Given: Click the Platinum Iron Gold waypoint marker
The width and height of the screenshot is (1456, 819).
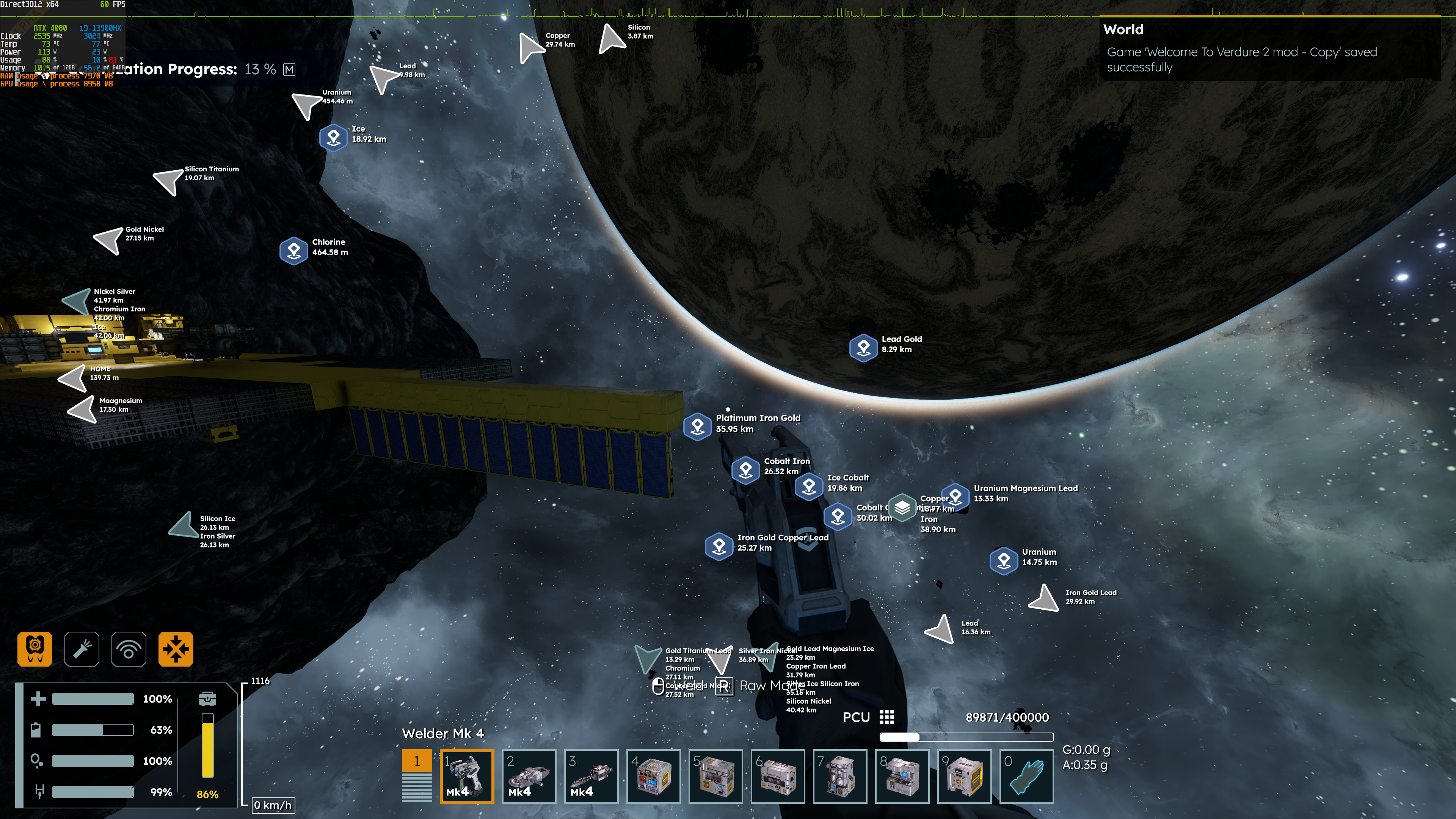Looking at the screenshot, I should [x=697, y=425].
